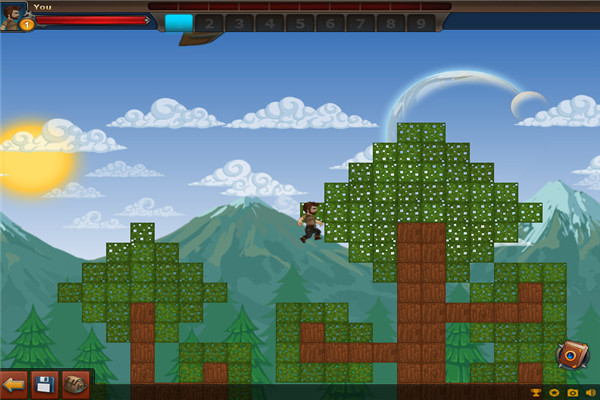The image size is (600, 400).
Task: Click the star badge icon
Action: click(x=555, y=392)
